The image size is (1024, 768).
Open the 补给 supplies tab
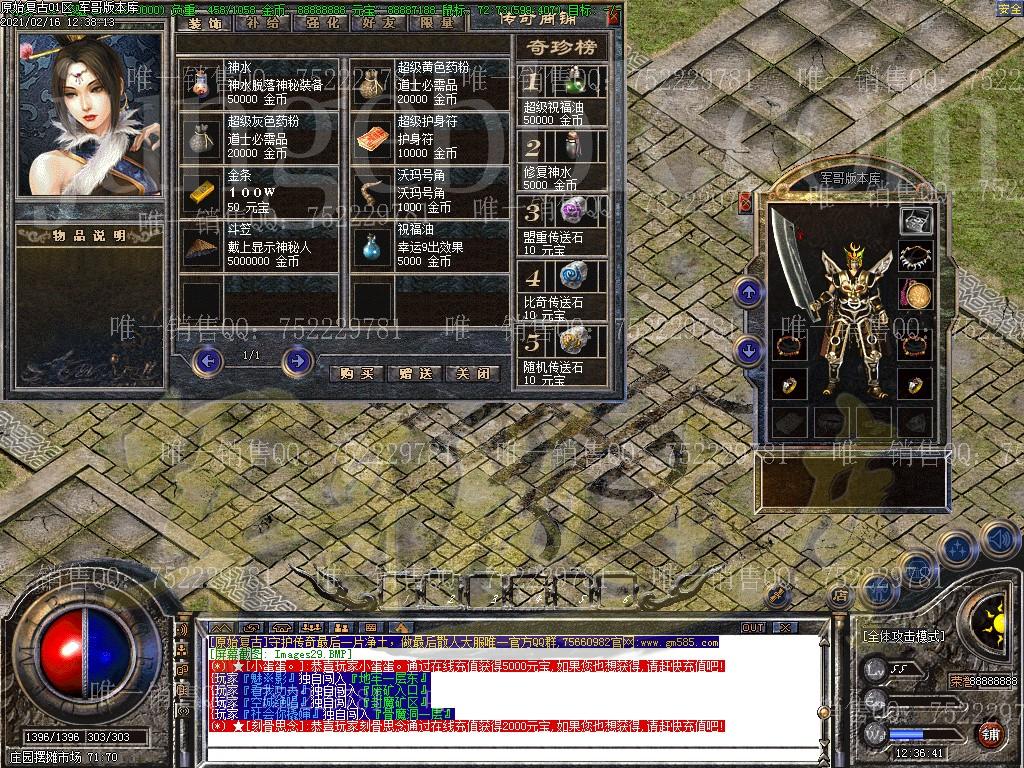[x=262, y=22]
